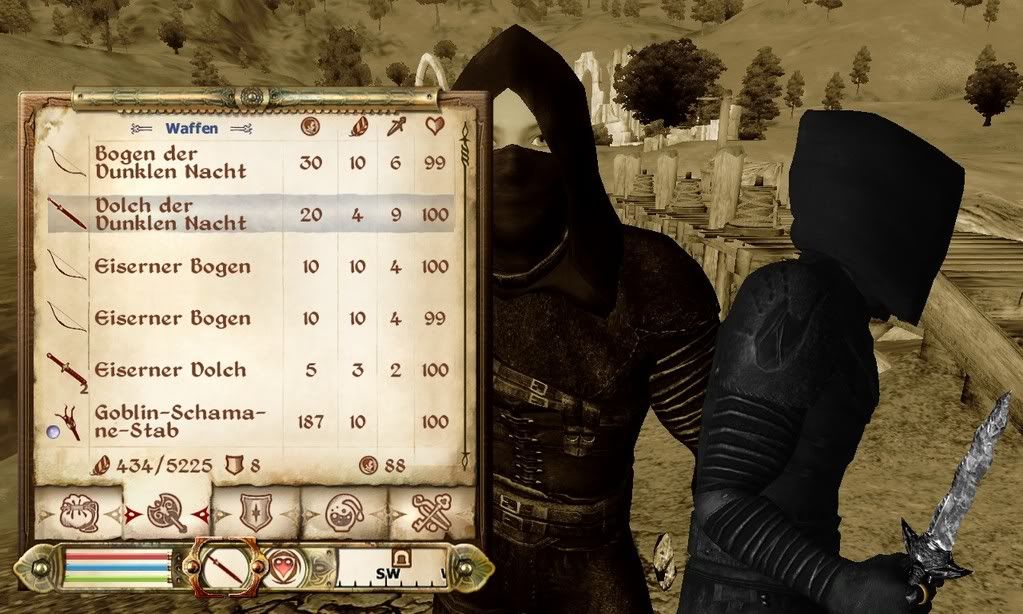The width and height of the screenshot is (1023, 614).
Task: Sort items by name via Waffen header
Action: tap(190, 128)
